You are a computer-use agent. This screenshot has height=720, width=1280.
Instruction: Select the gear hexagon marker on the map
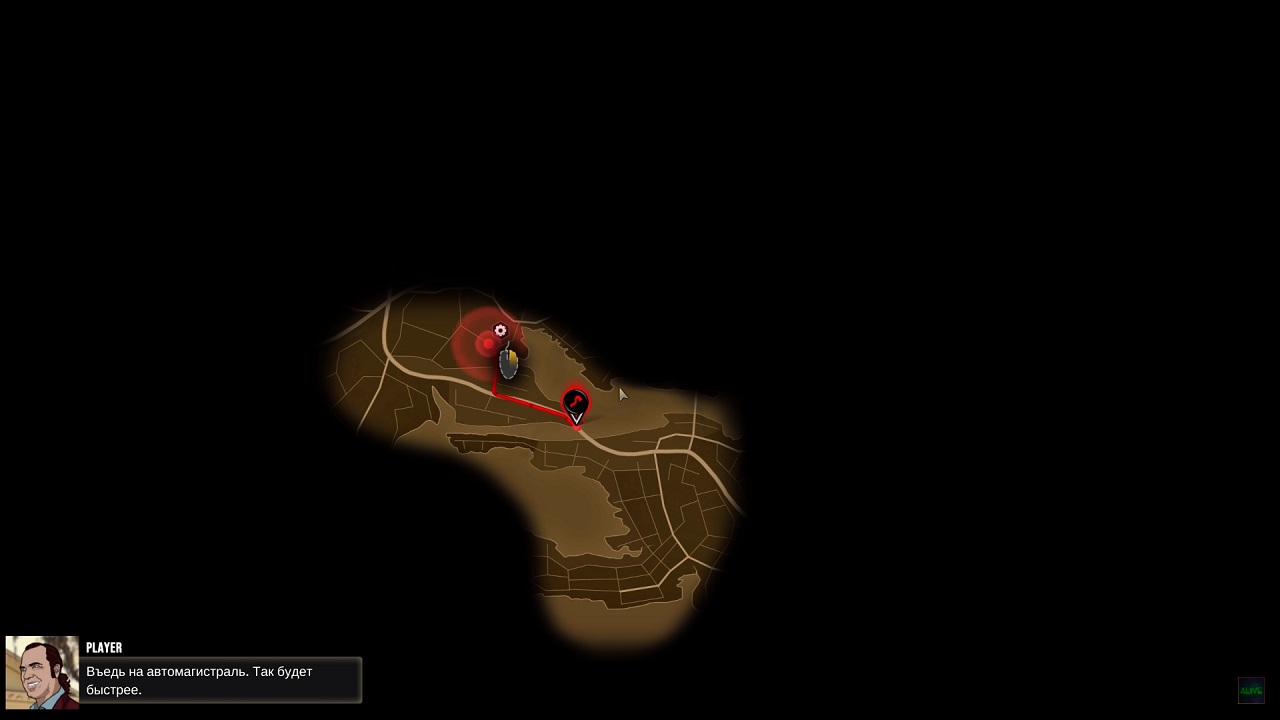pyautogui.click(x=501, y=330)
